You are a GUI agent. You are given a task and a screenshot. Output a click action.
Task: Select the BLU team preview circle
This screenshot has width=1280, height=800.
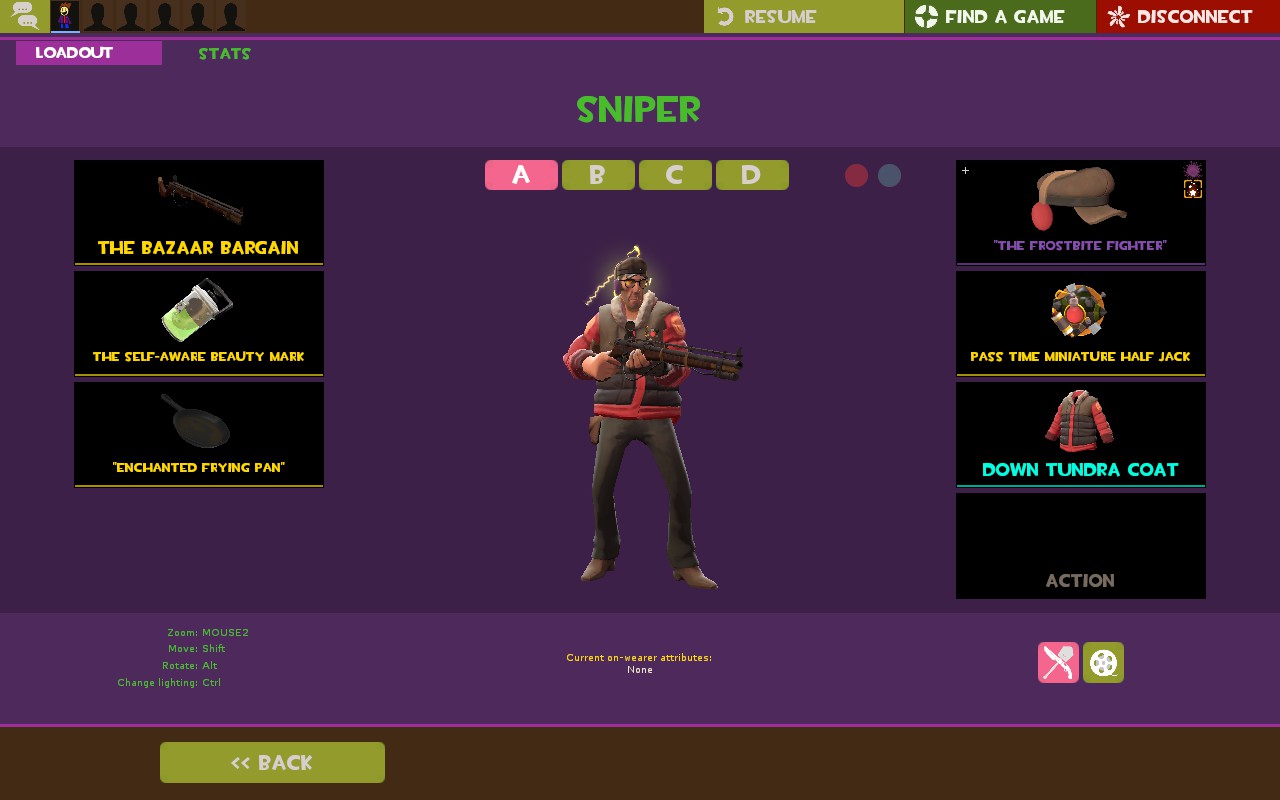pyautogui.click(x=889, y=175)
